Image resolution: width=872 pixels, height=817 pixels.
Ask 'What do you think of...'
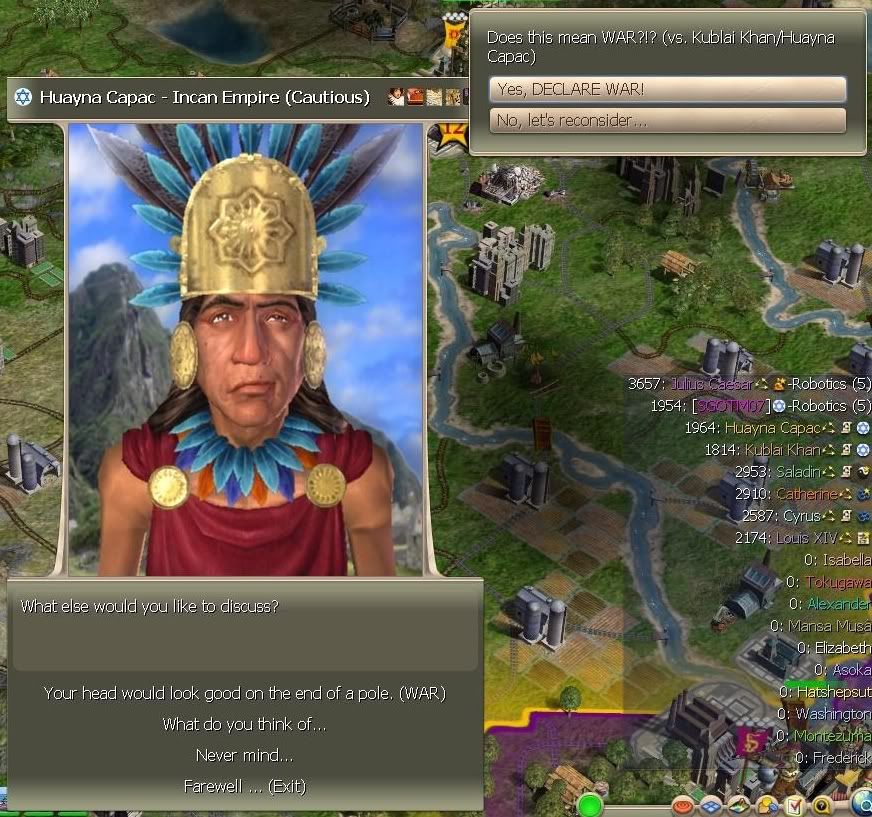(x=244, y=724)
